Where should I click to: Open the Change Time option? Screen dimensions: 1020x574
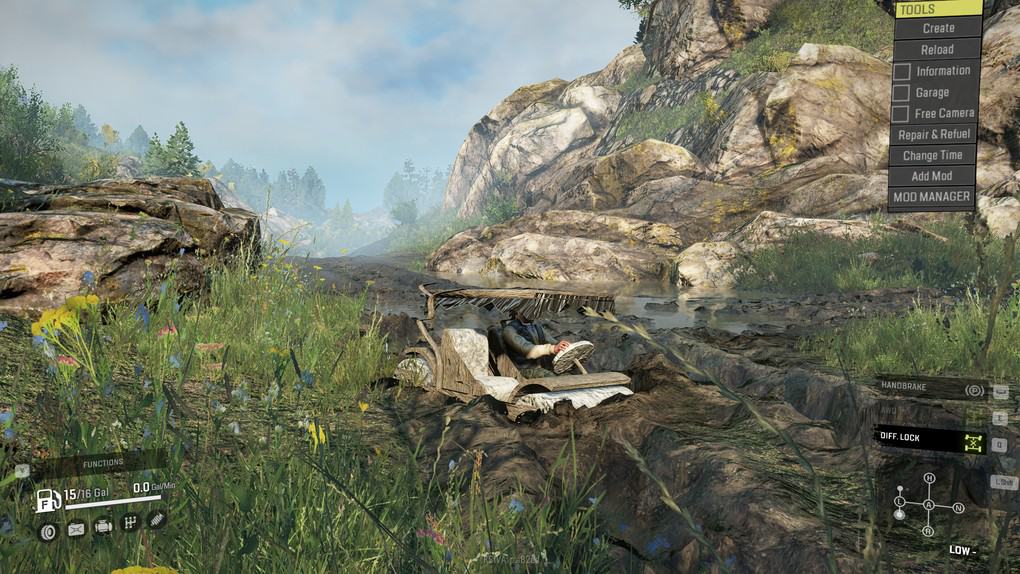pyautogui.click(x=933, y=155)
